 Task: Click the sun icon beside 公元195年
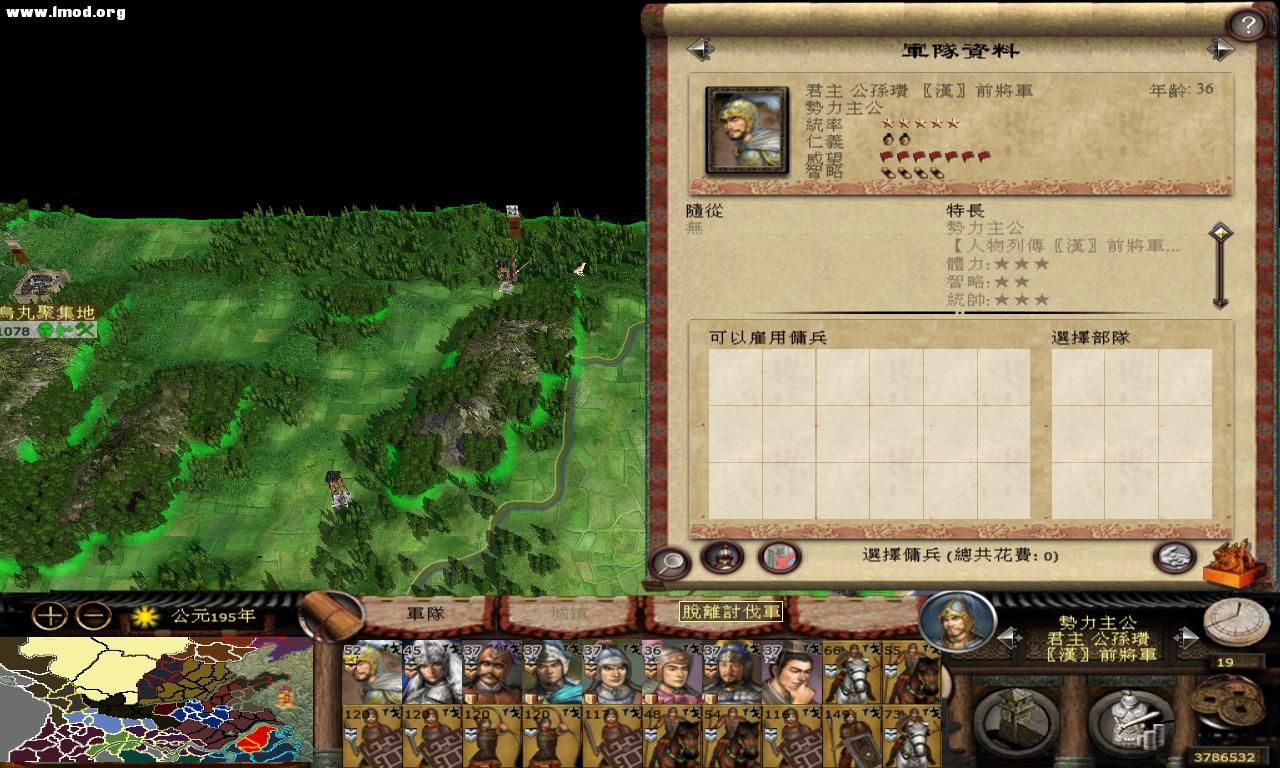click(144, 618)
